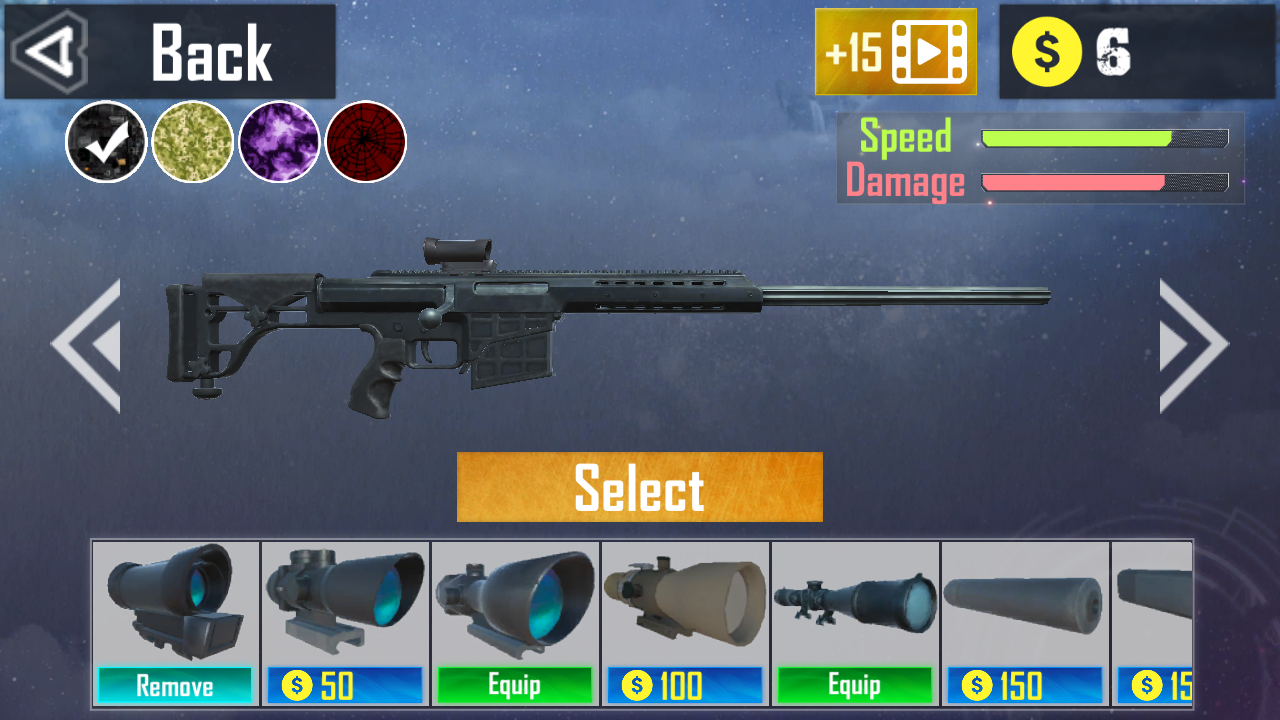Image resolution: width=1280 pixels, height=720 pixels.
Task: Equip the large gray scope
Action: 515,686
